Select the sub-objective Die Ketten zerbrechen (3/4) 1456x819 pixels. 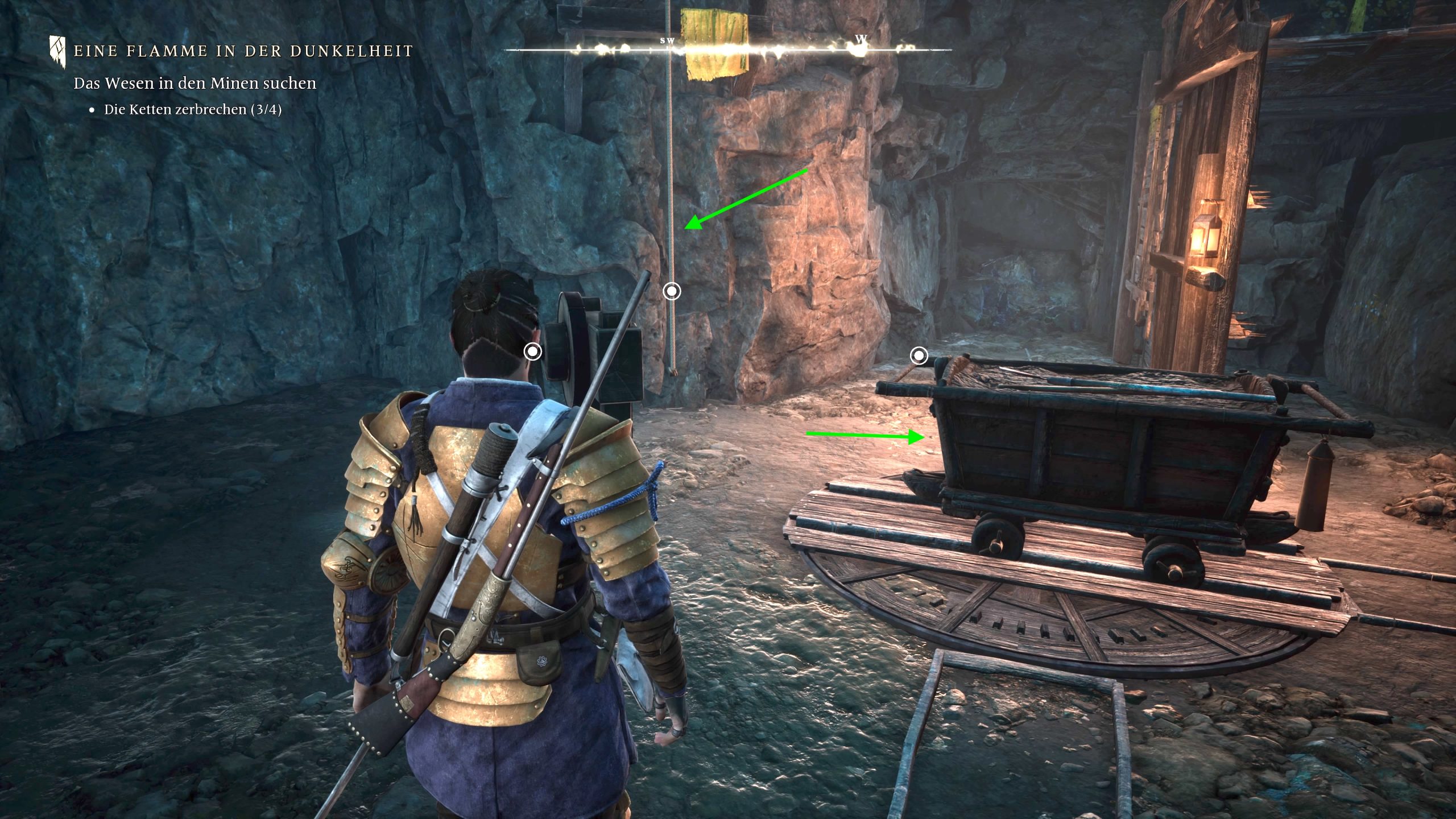click(192, 109)
